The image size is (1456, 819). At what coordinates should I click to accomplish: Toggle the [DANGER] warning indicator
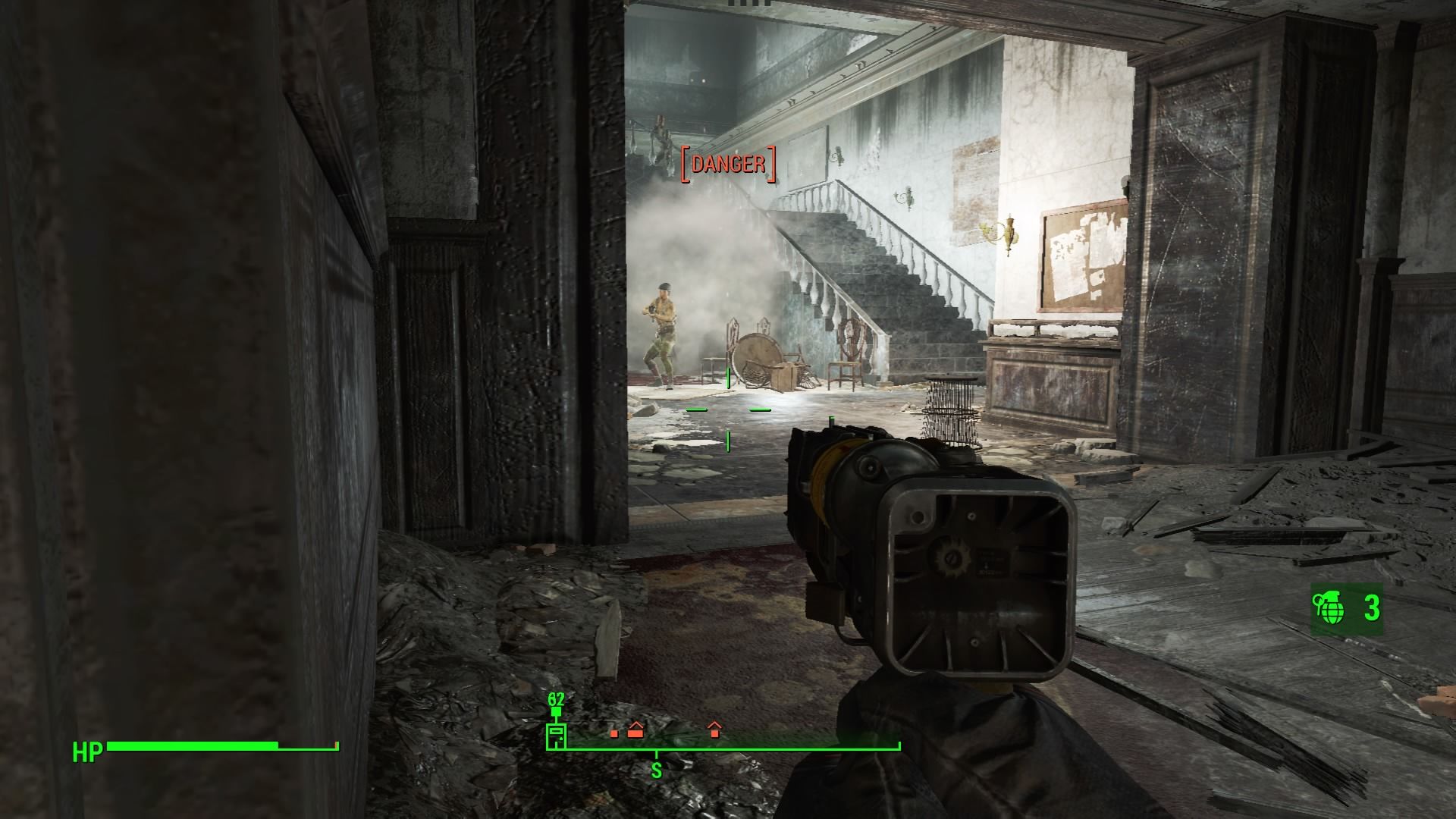728,162
